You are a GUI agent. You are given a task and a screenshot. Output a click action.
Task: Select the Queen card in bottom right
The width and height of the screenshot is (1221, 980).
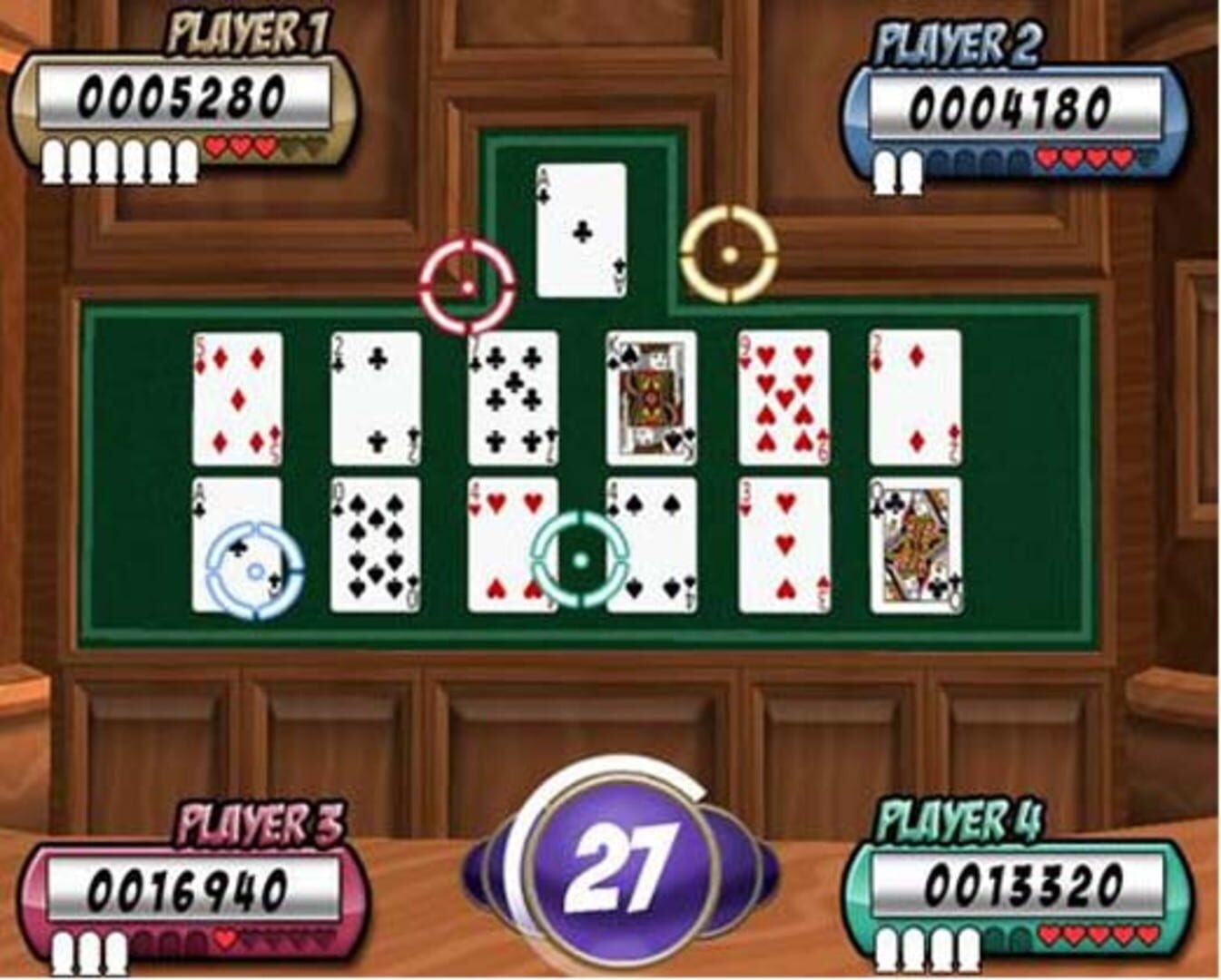tap(917, 544)
